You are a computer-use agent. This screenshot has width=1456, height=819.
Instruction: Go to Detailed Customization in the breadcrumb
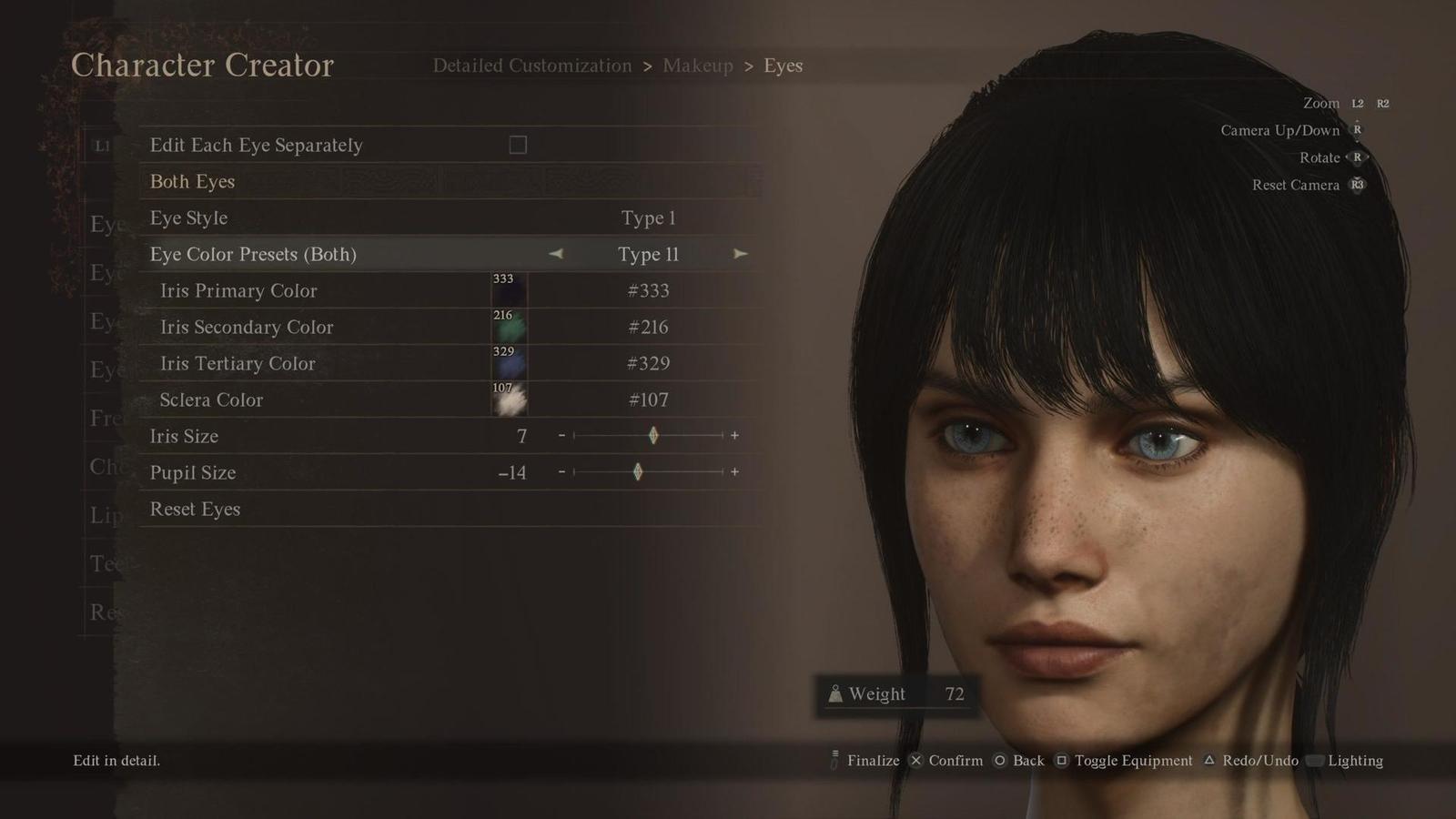(531, 66)
